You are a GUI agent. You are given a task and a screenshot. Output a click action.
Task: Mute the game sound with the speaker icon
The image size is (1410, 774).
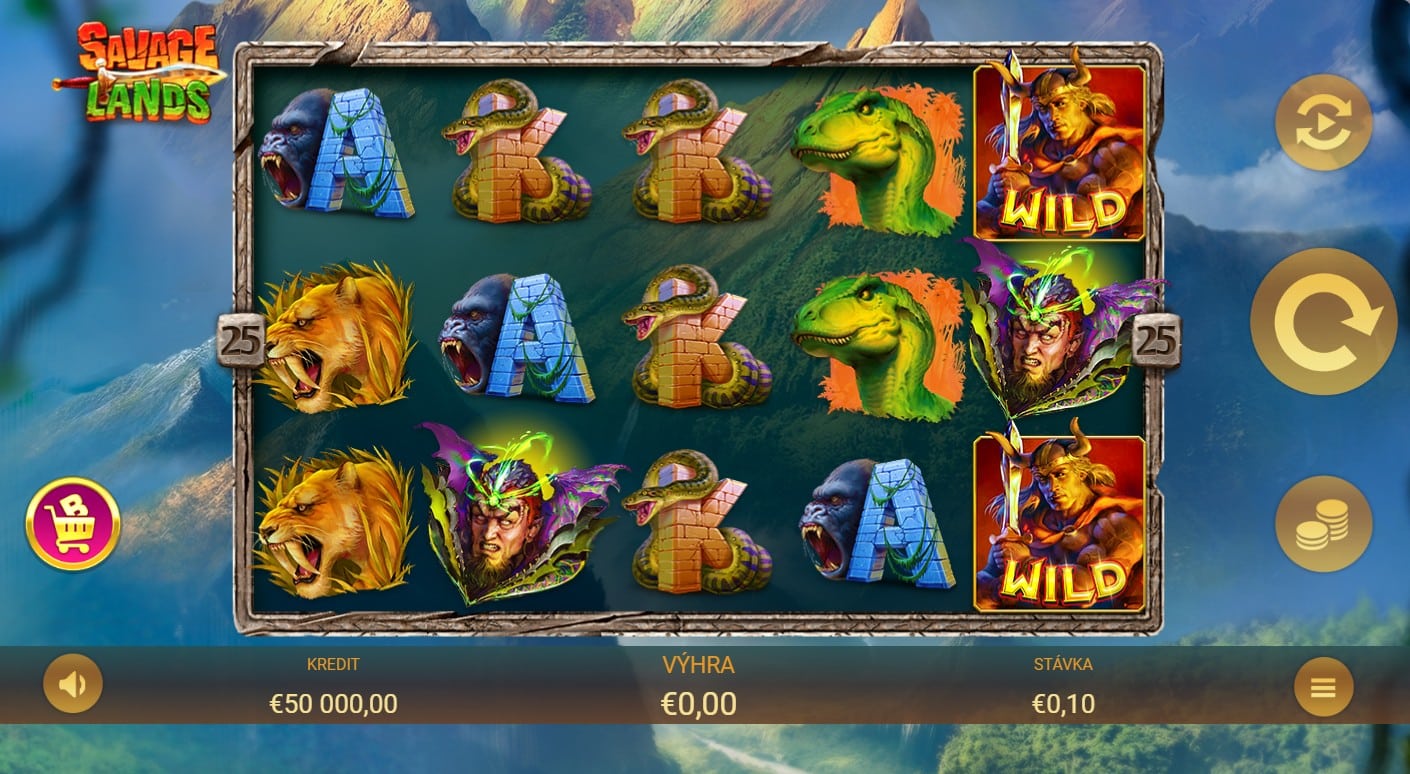point(72,684)
